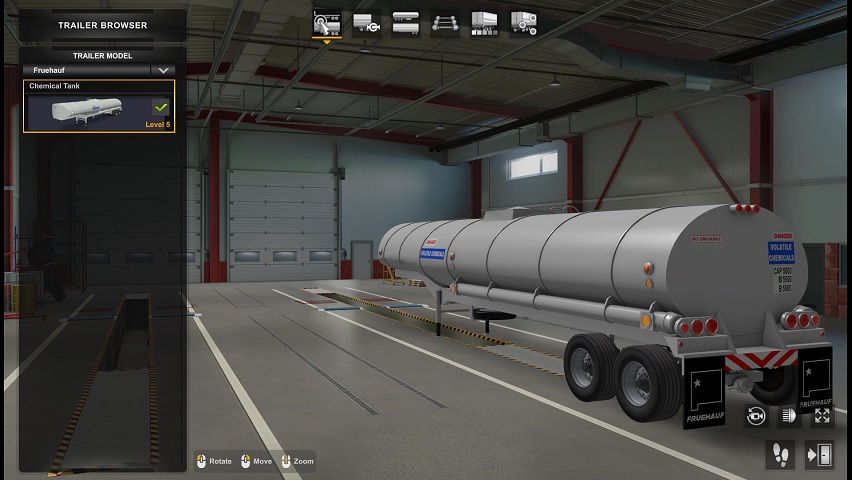Toggle the headlights icon
Image resolution: width=852 pixels, height=480 pixels.
789,415
